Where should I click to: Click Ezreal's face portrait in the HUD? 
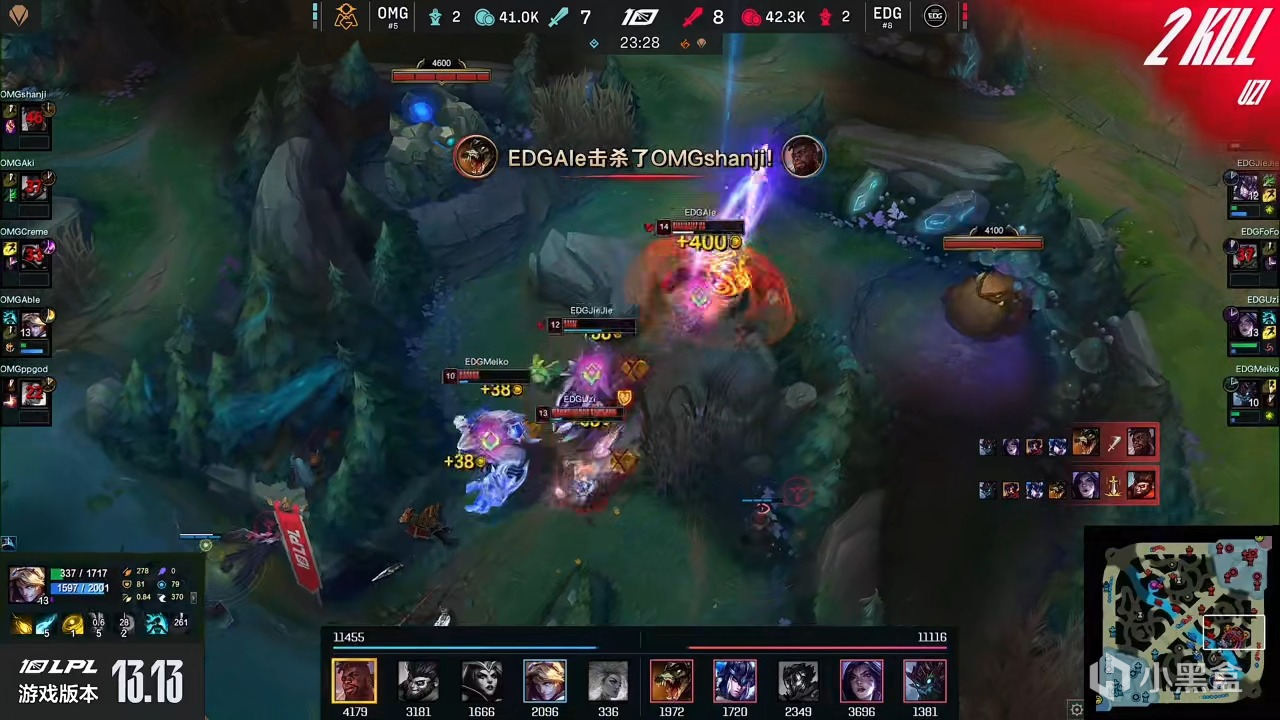tap(27, 582)
